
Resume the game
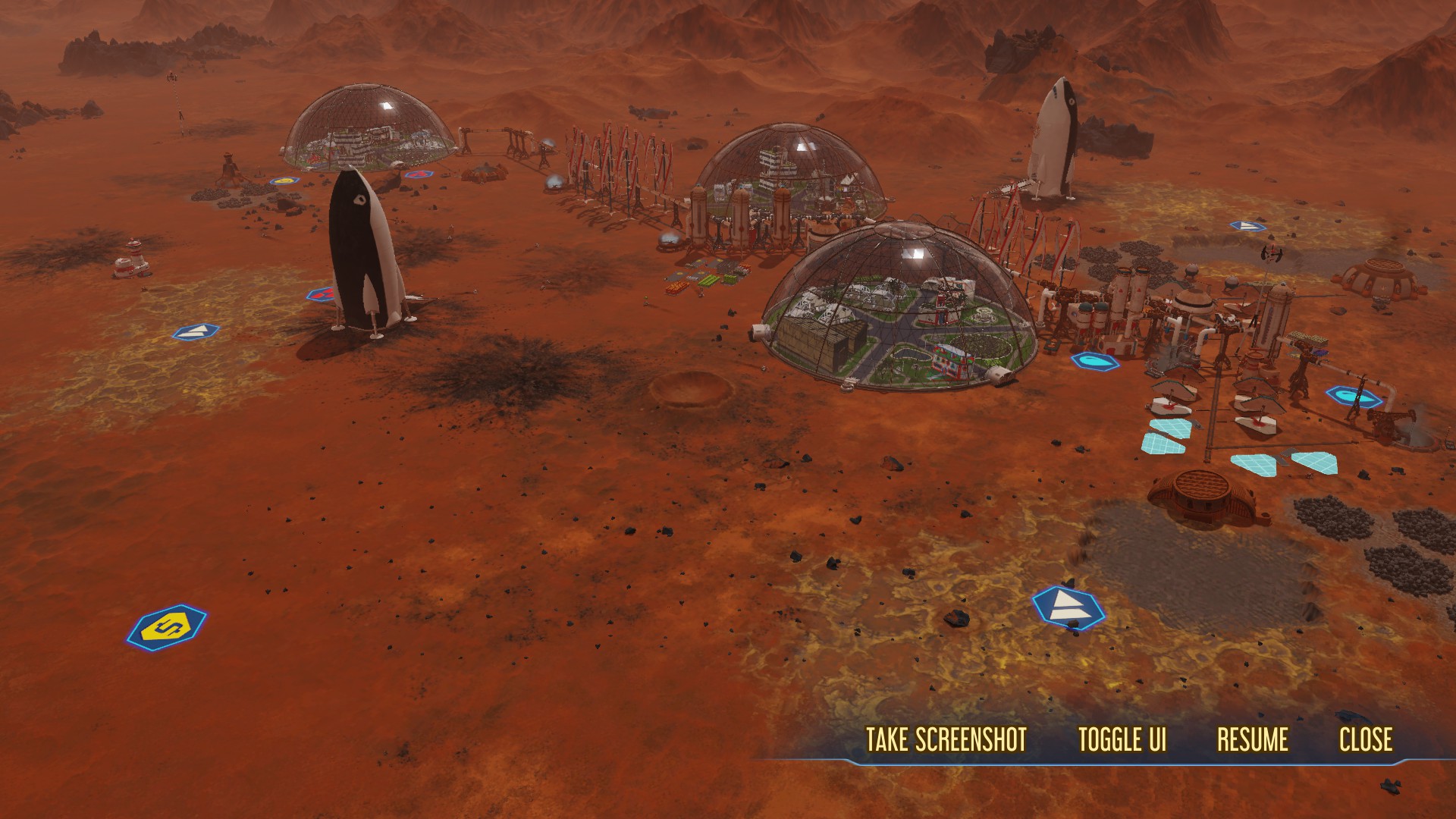click(1253, 739)
